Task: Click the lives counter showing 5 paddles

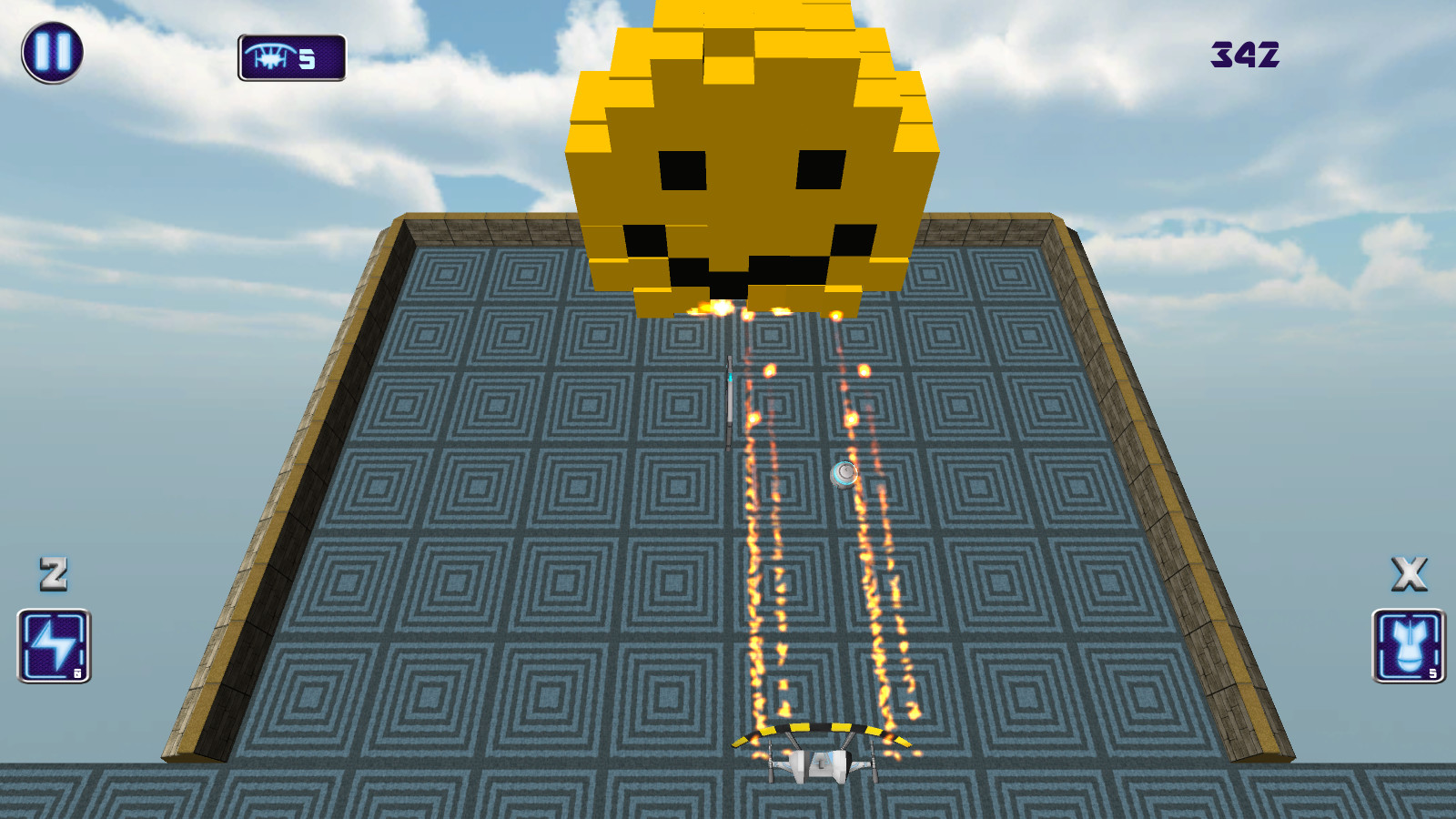Action: pyautogui.click(x=291, y=56)
